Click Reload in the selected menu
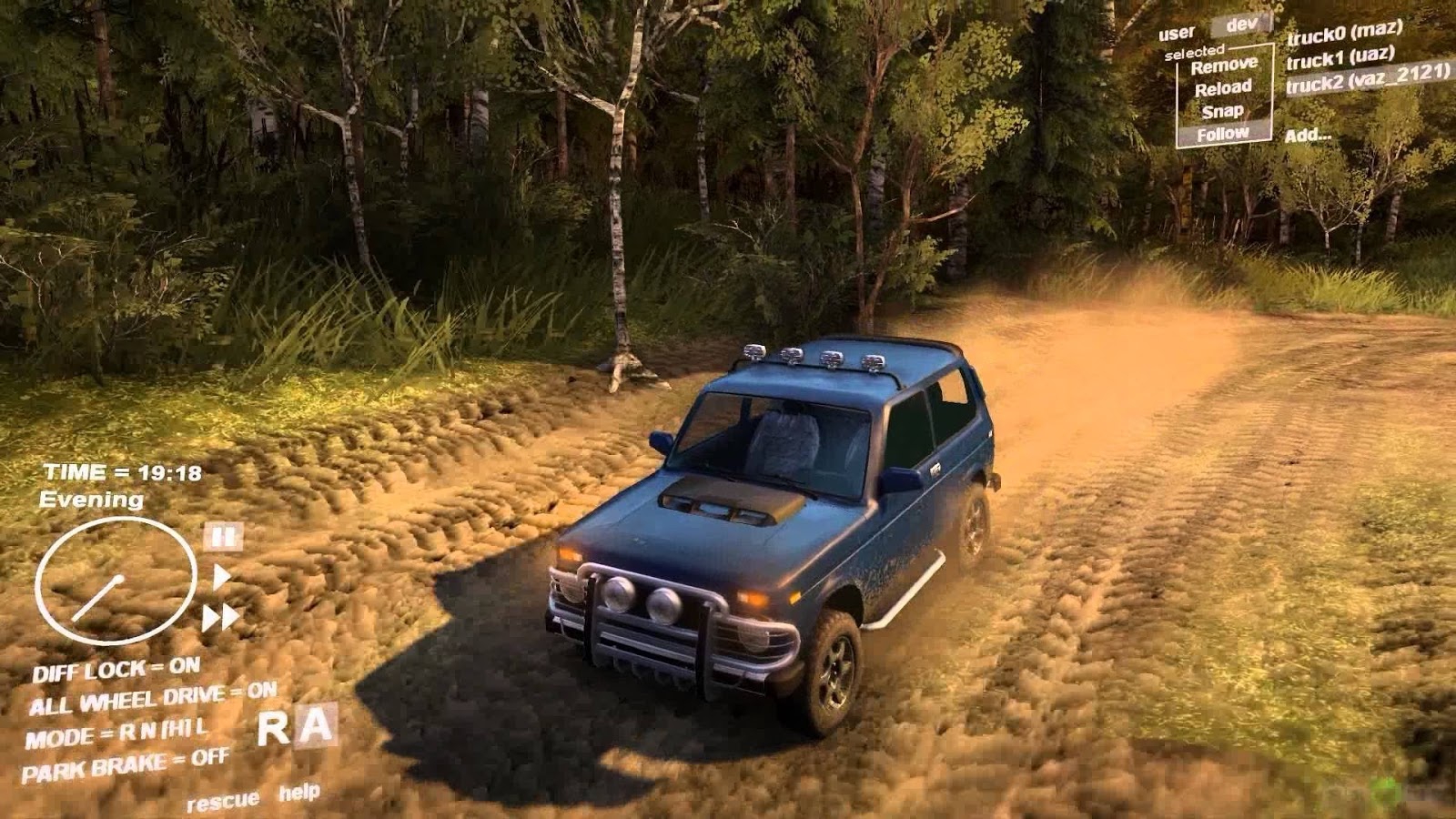This screenshot has height=819, width=1456. click(1226, 87)
